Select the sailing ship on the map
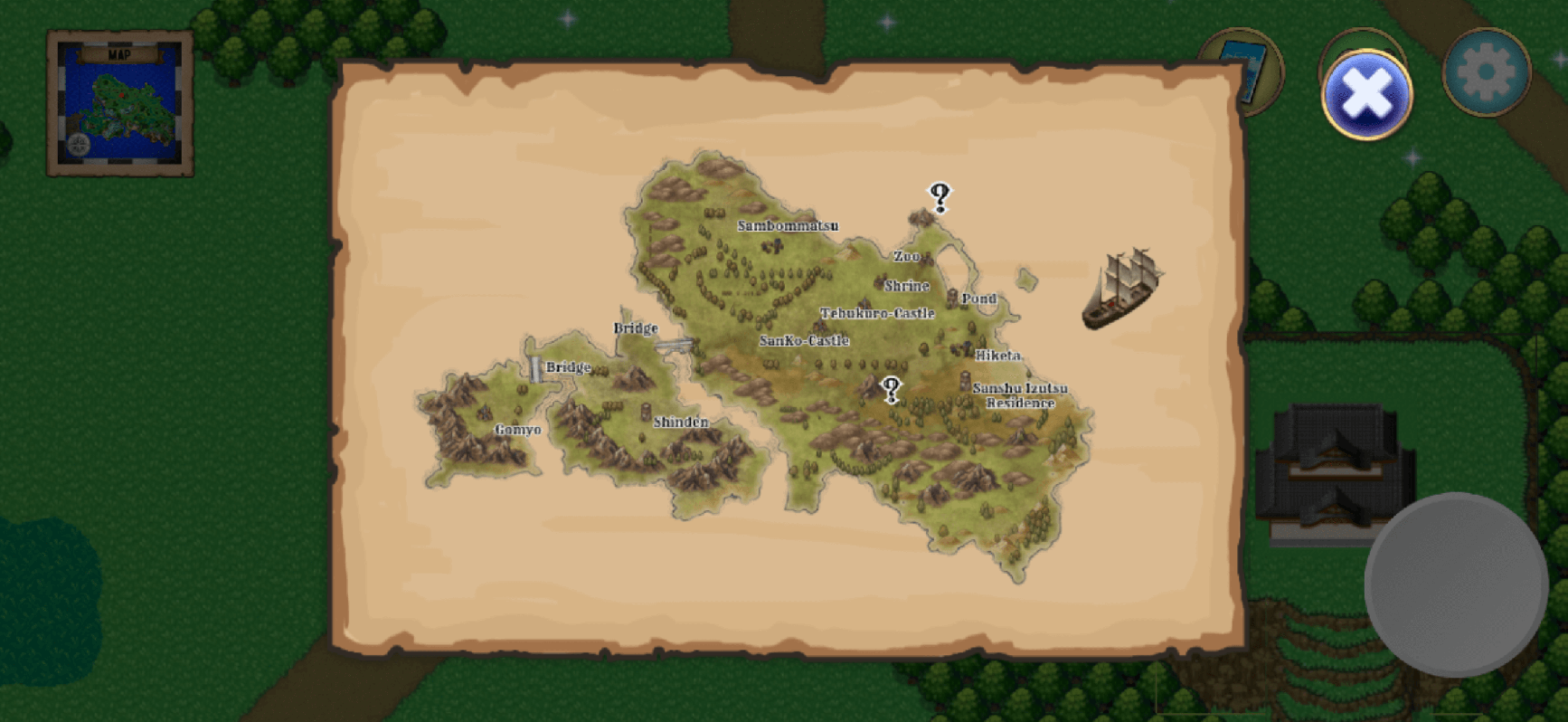Screen dimensions: 1568x722 (1122, 289)
